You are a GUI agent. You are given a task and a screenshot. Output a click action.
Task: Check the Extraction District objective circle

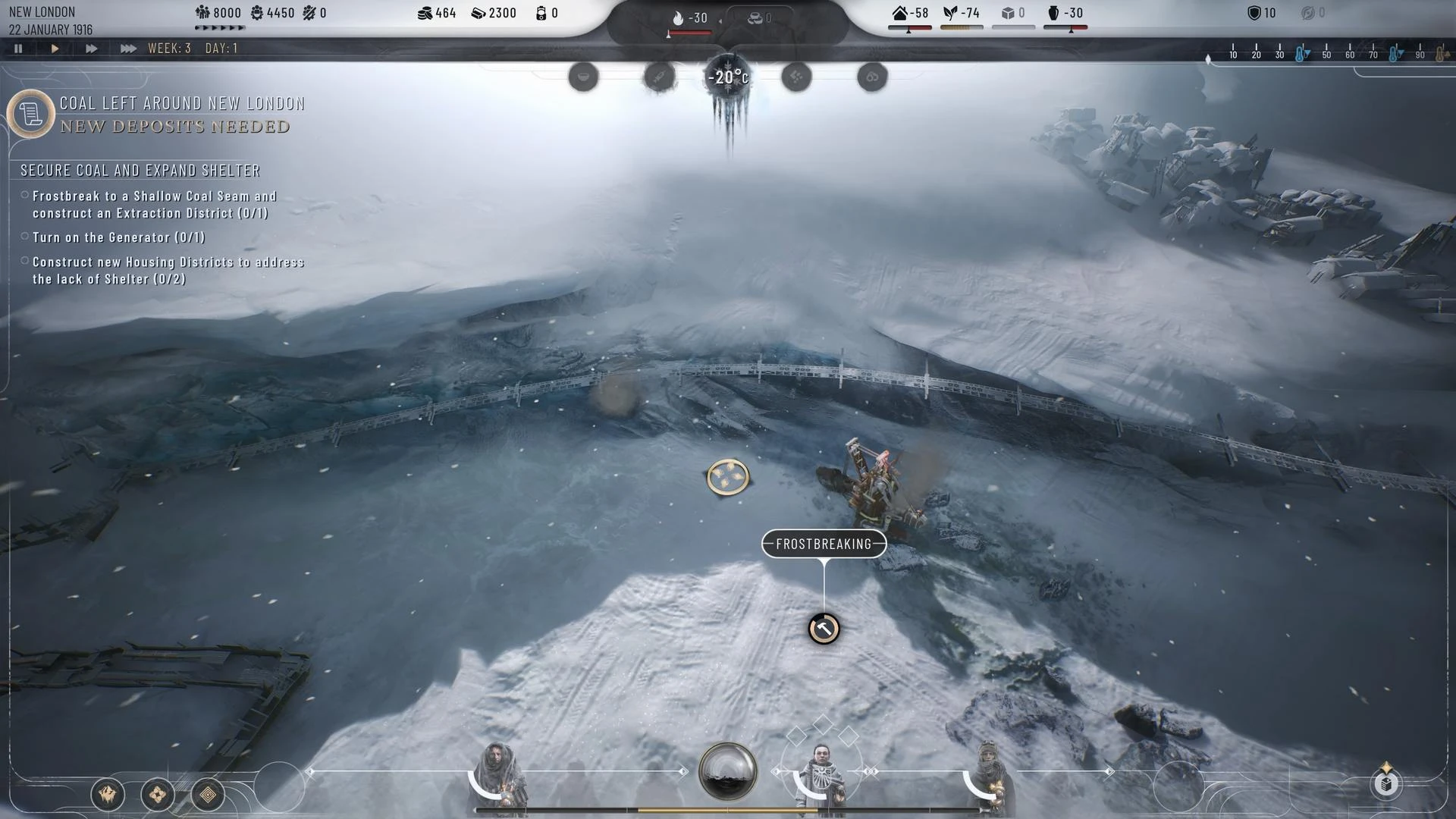25,193
